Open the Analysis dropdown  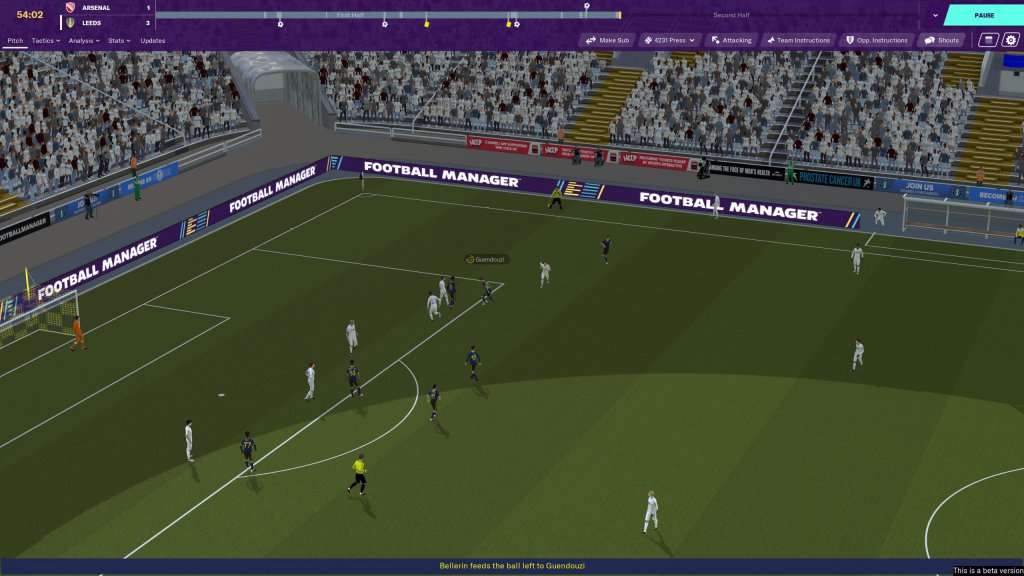click(83, 41)
